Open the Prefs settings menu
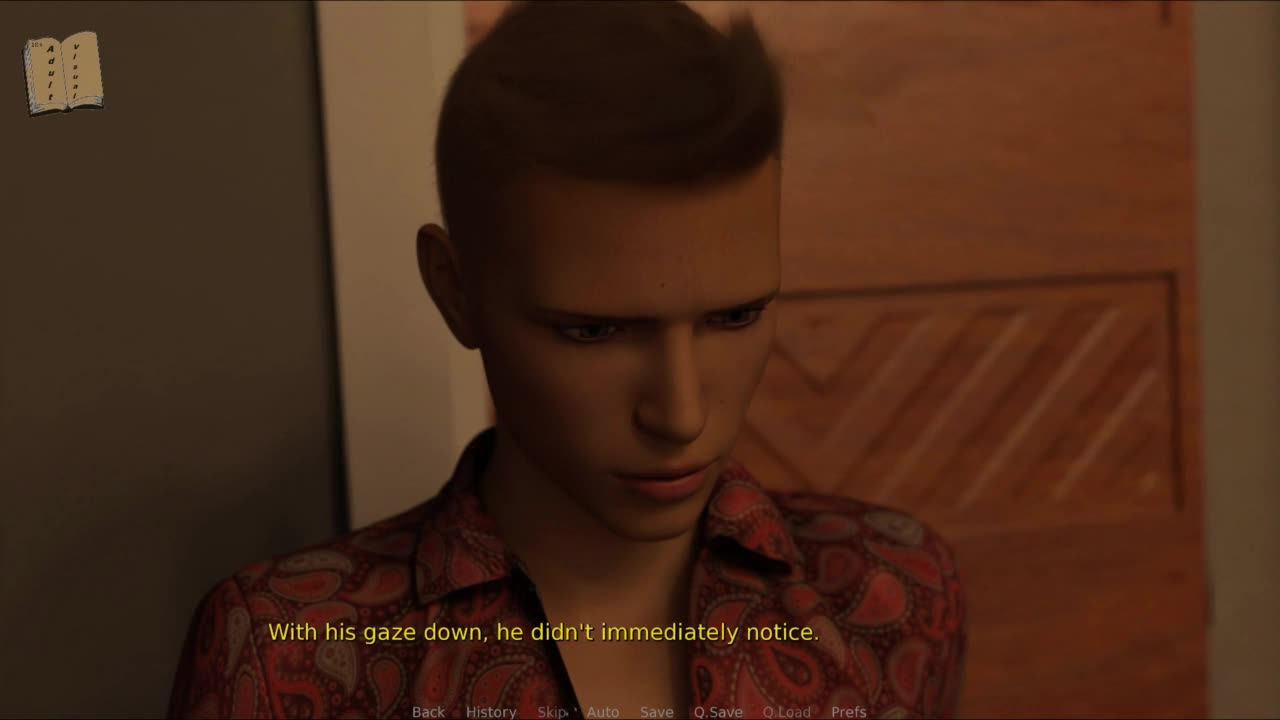The width and height of the screenshot is (1280, 720). [x=849, y=712]
